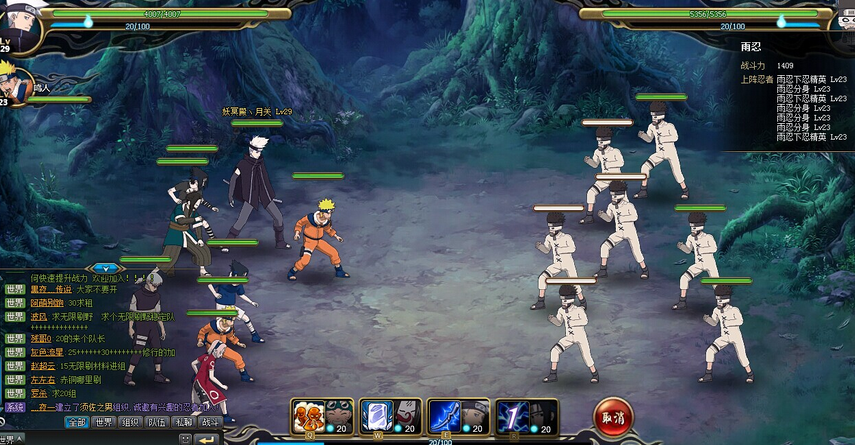Click the red 取消 cancel button
855x445 pixels.
pyautogui.click(x=612, y=417)
